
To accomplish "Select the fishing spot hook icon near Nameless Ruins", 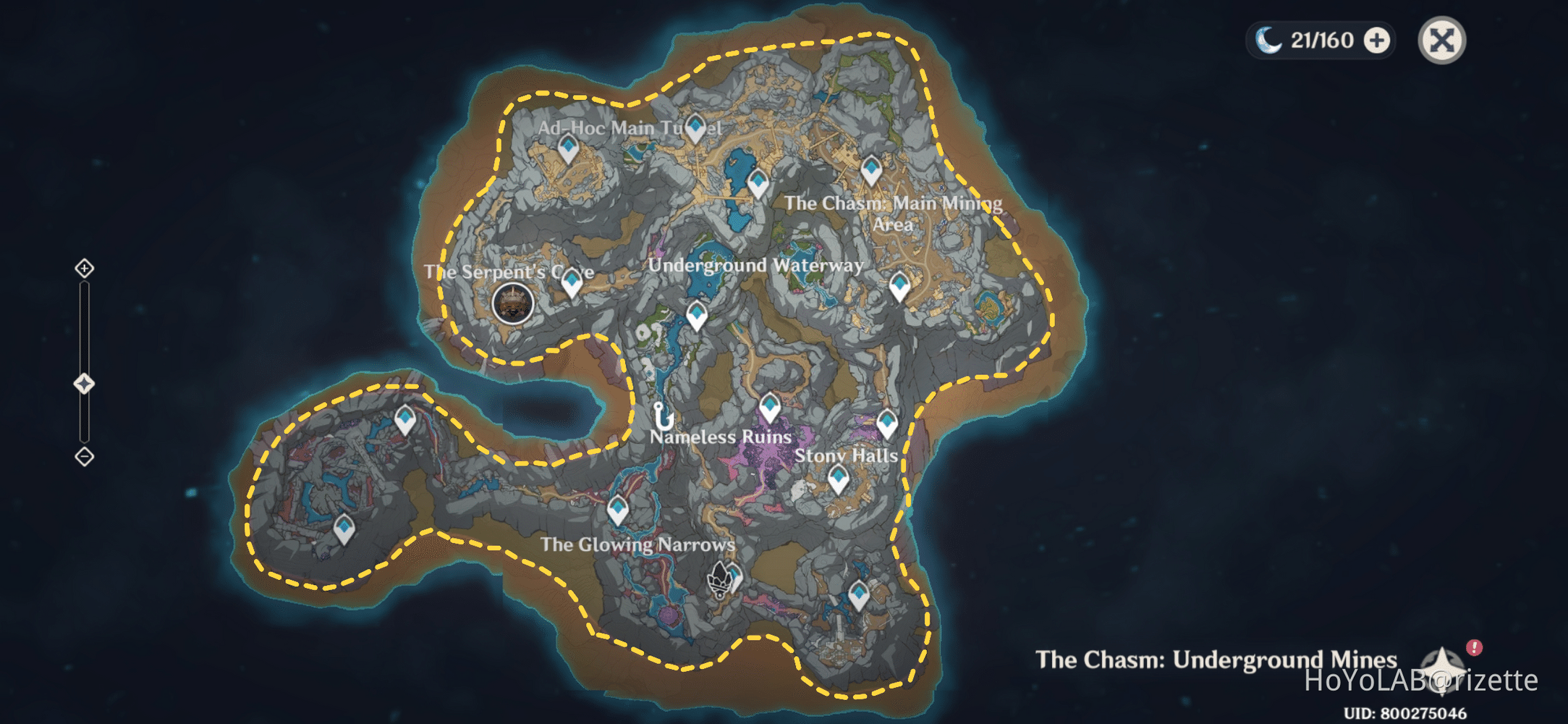I will pos(662,416).
